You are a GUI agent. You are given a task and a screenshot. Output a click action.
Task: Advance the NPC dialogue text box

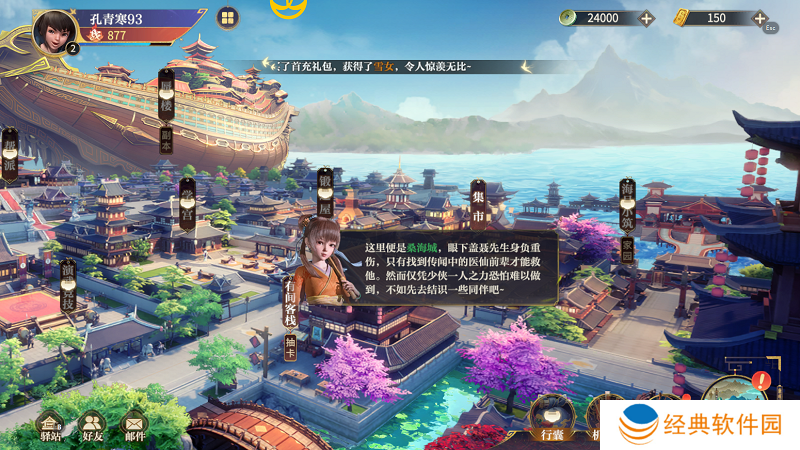point(445,266)
